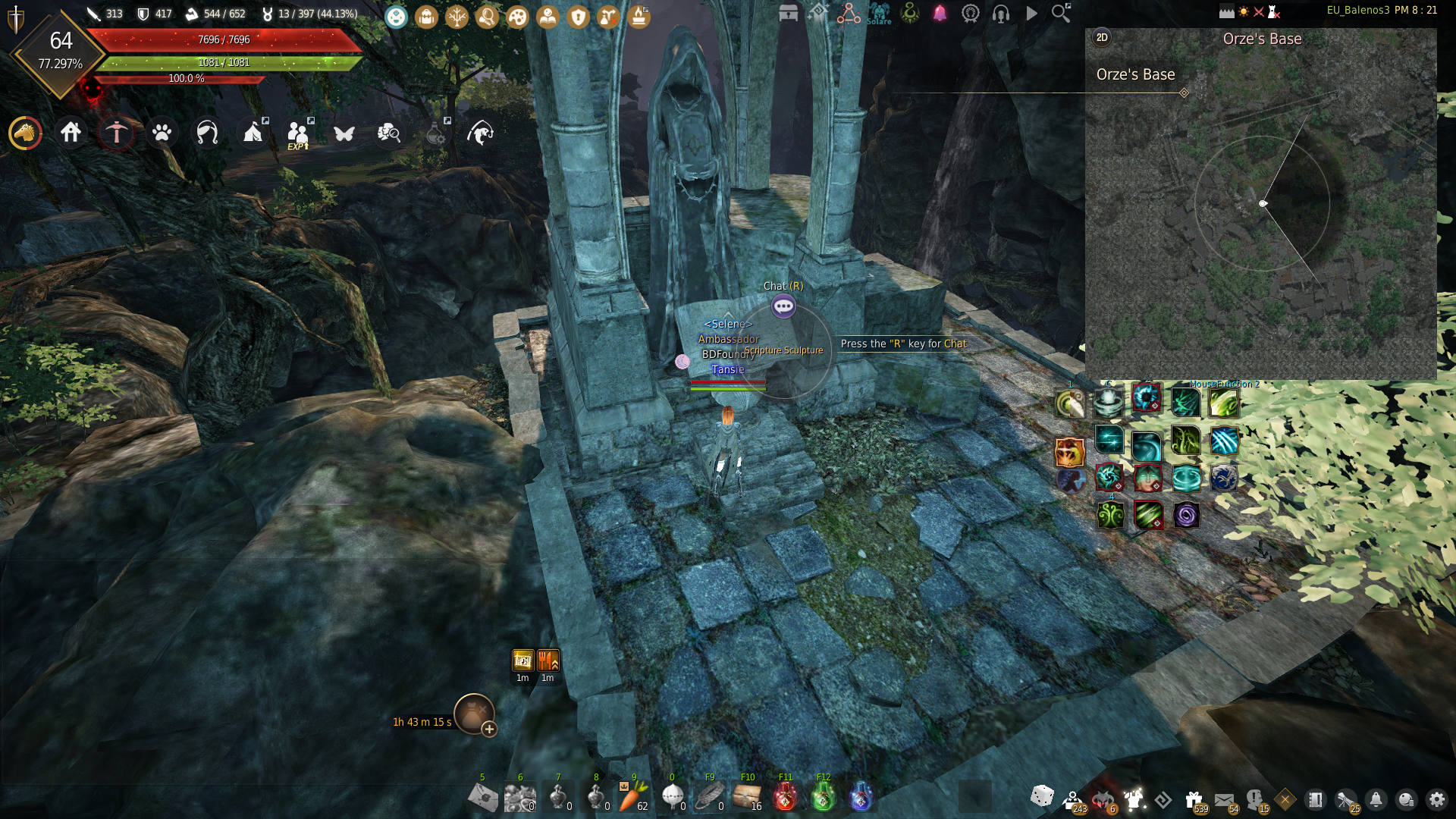Open the paw print pet icon

[x=162, y=133]
